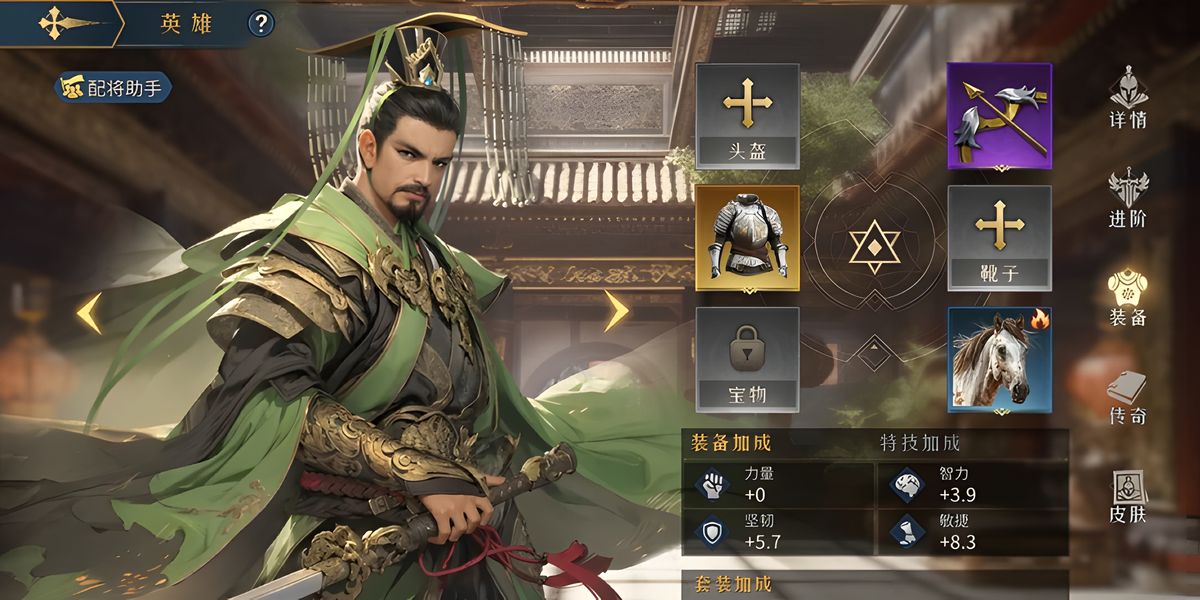Image resolution: width=1200 pixels, height=600 pixels.
Task: Open the 配将助手 assistant
Action: click(x=112, y=88)
